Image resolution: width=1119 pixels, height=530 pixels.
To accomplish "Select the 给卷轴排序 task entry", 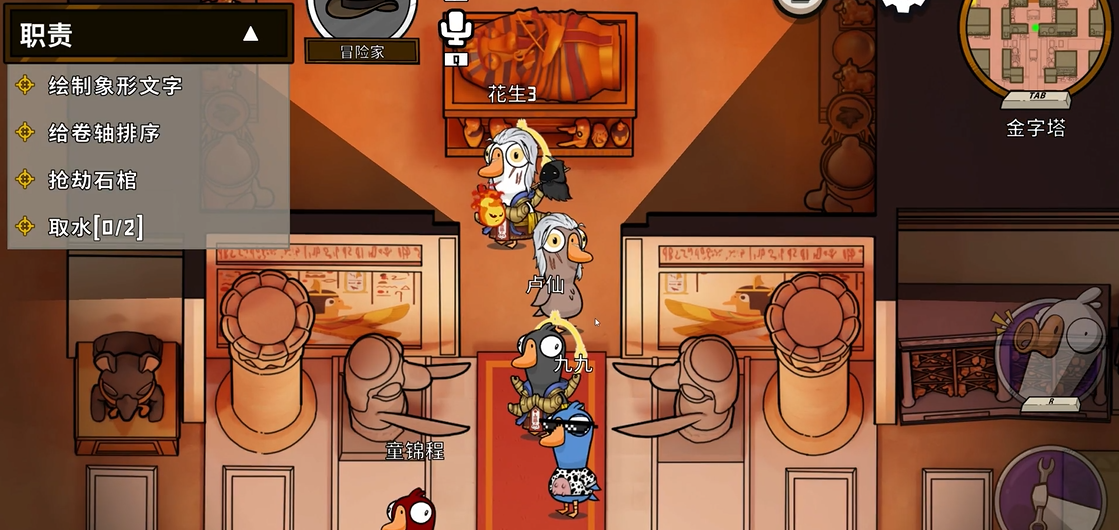I will 104,133.
